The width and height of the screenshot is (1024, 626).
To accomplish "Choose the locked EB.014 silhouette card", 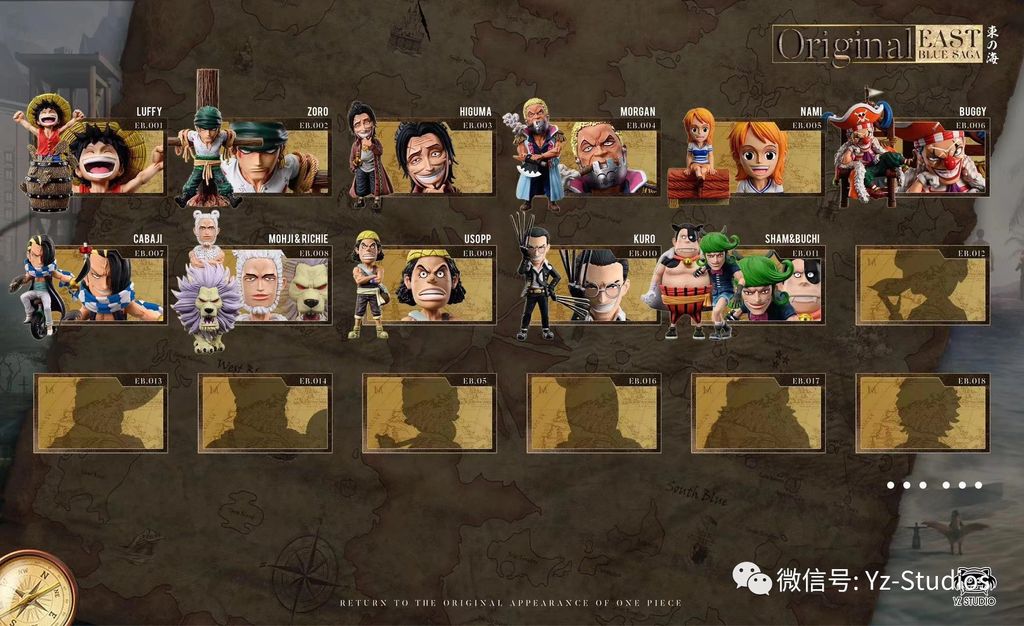I will [x=264, y=413].
